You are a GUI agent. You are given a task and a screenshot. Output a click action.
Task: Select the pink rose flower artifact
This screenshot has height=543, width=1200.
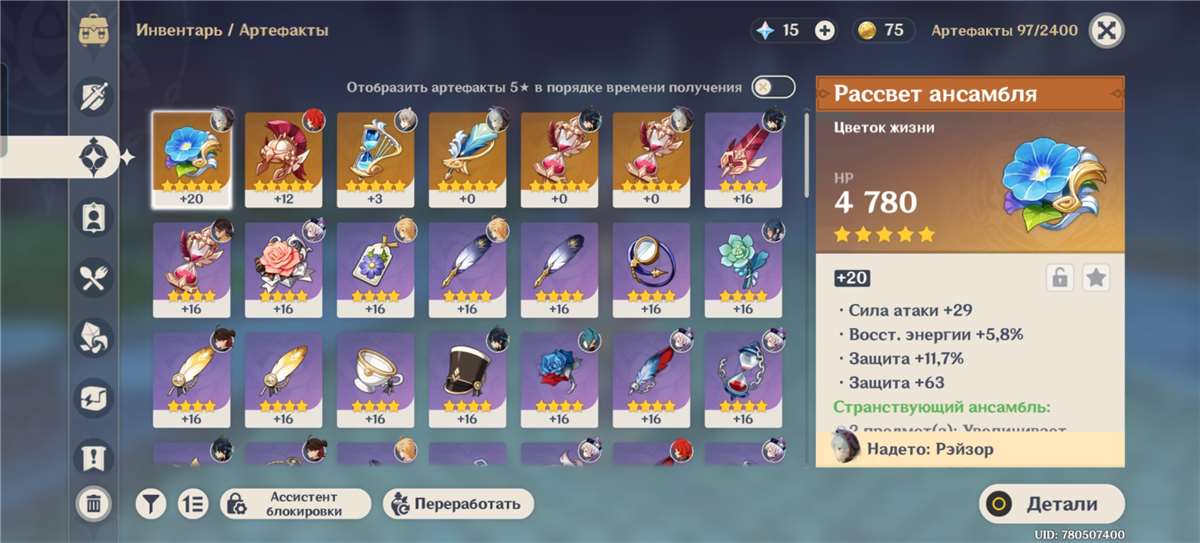(x=283, y=269)
